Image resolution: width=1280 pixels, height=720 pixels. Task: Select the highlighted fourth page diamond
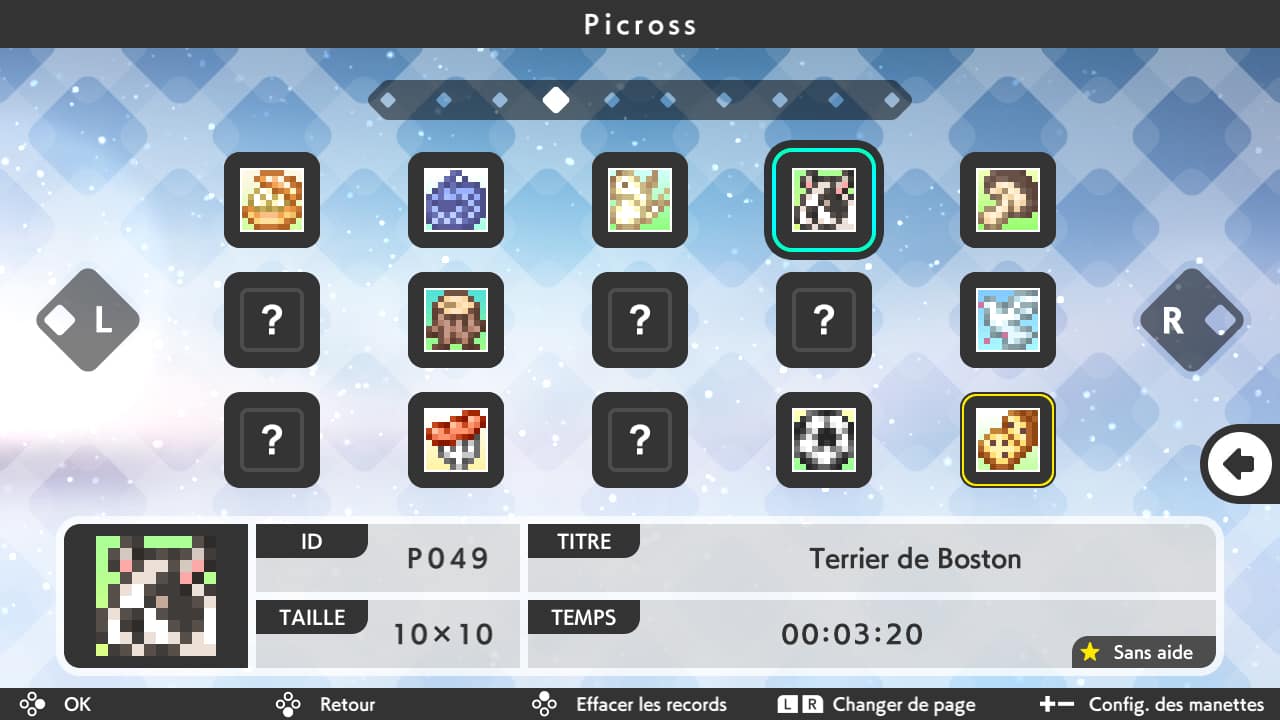tap(556, 100)
